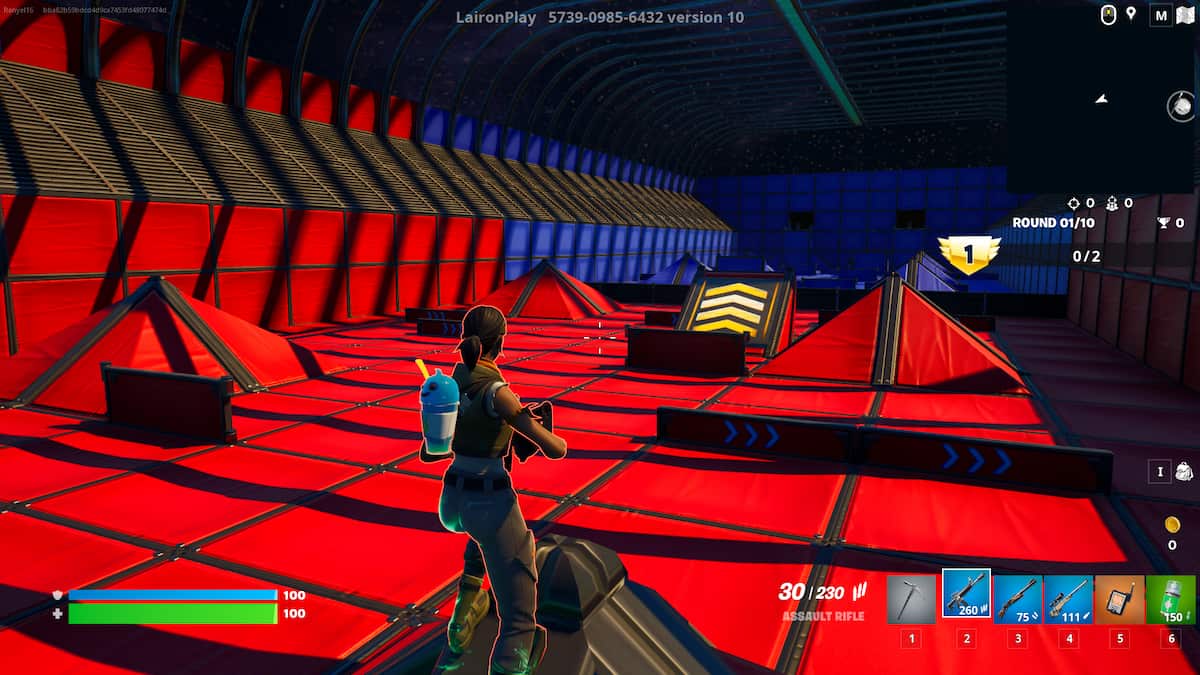Choose the scoped sniper rifle slot
Screen dimensions: 1200x675
click(x=1068, y=599)
